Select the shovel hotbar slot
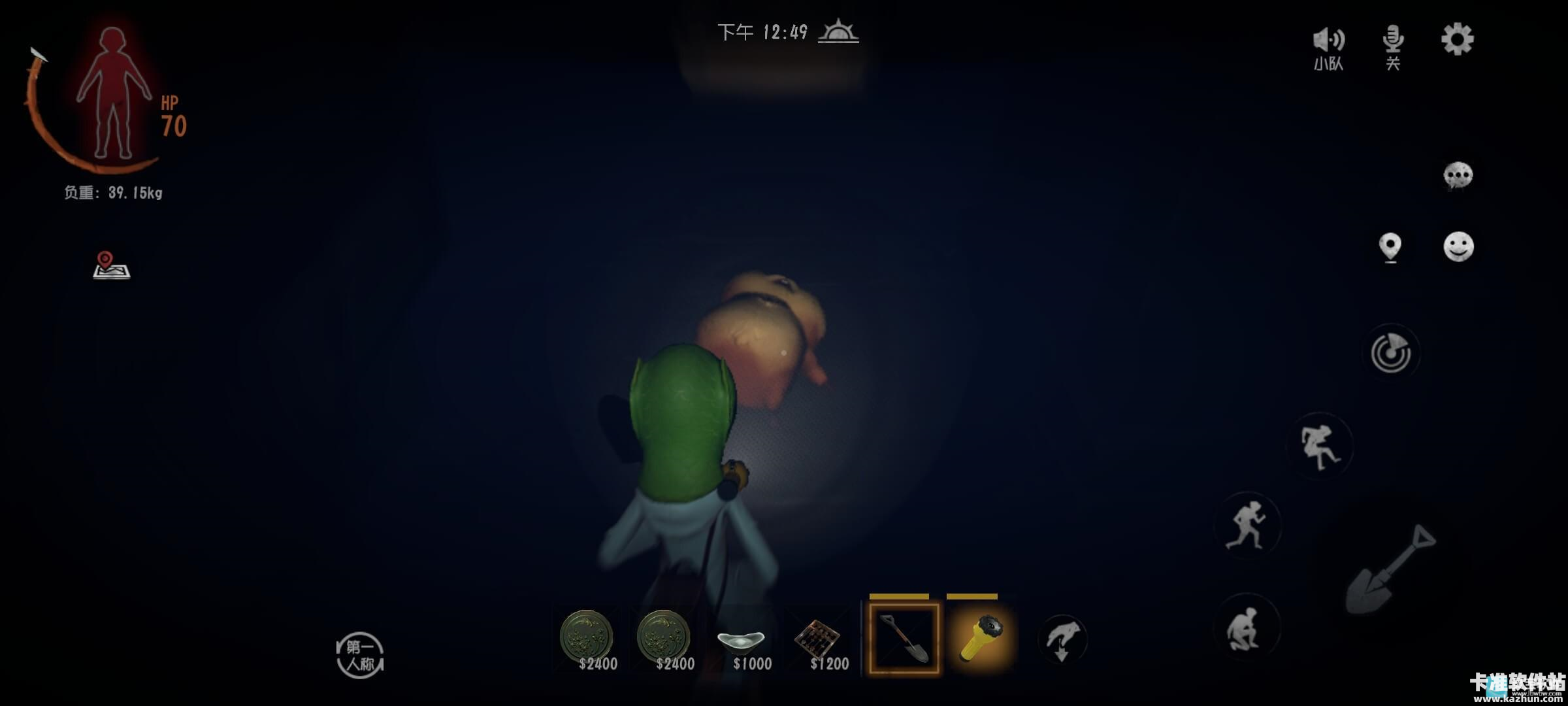Viewport: 1568px width, 706px height. [x=904, y=639]
